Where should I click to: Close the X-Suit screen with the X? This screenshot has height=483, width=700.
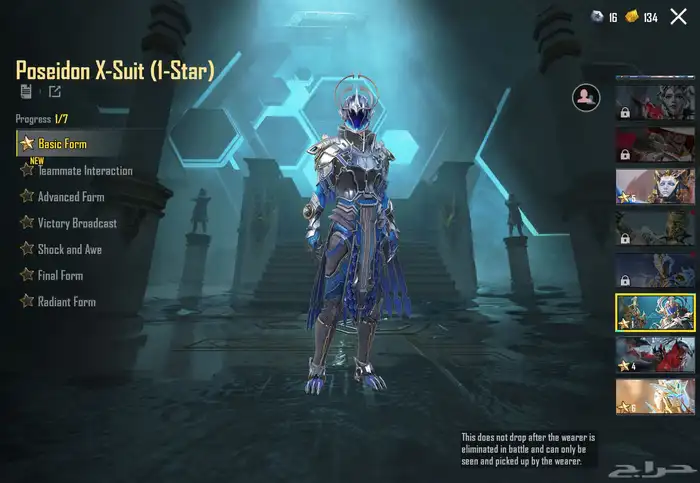pos(678,17)
